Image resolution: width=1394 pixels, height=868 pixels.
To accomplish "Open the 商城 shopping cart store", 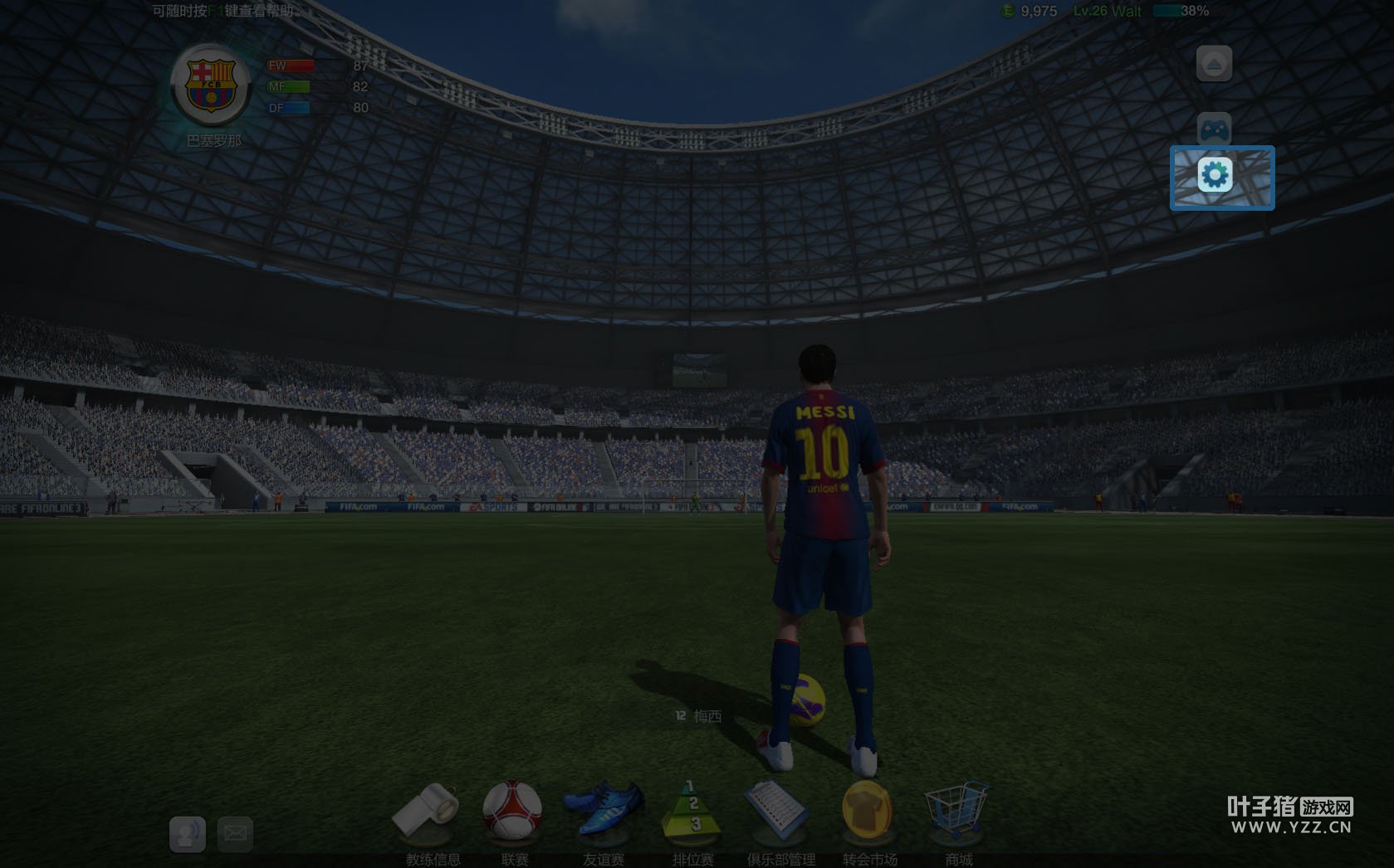I will tap(956, 809).
